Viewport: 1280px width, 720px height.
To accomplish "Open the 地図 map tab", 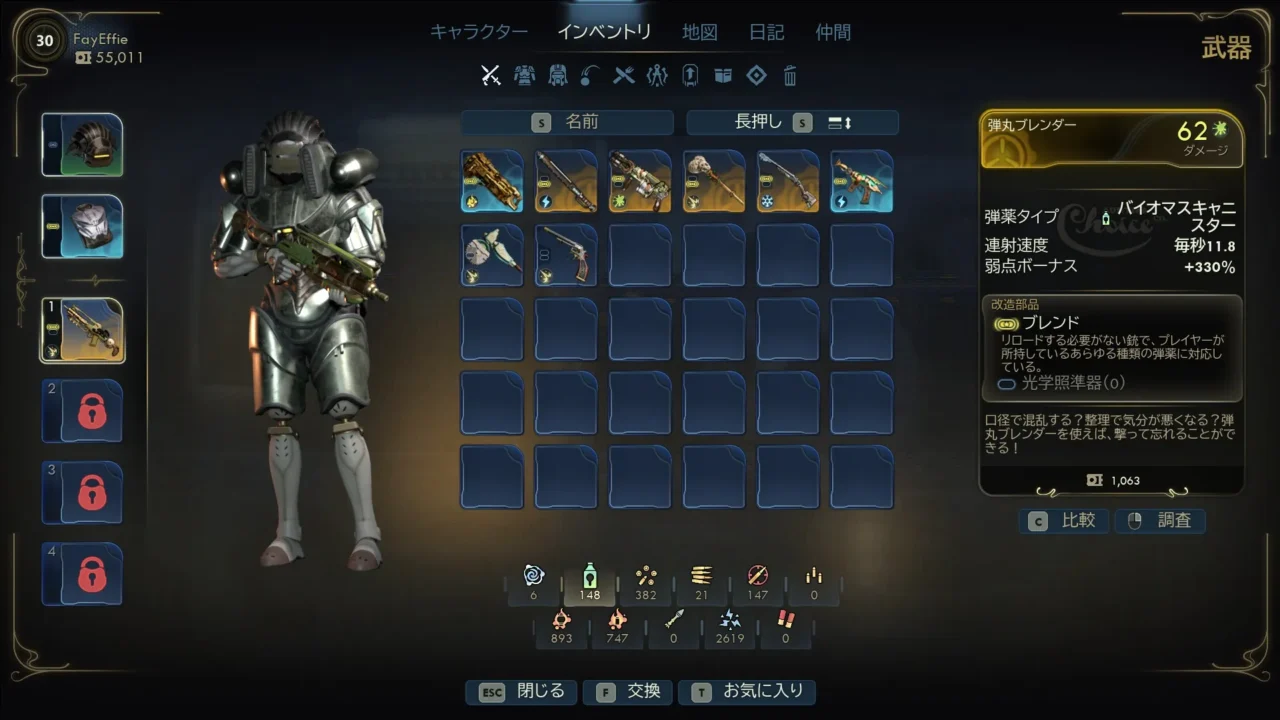I will [699, 32].
